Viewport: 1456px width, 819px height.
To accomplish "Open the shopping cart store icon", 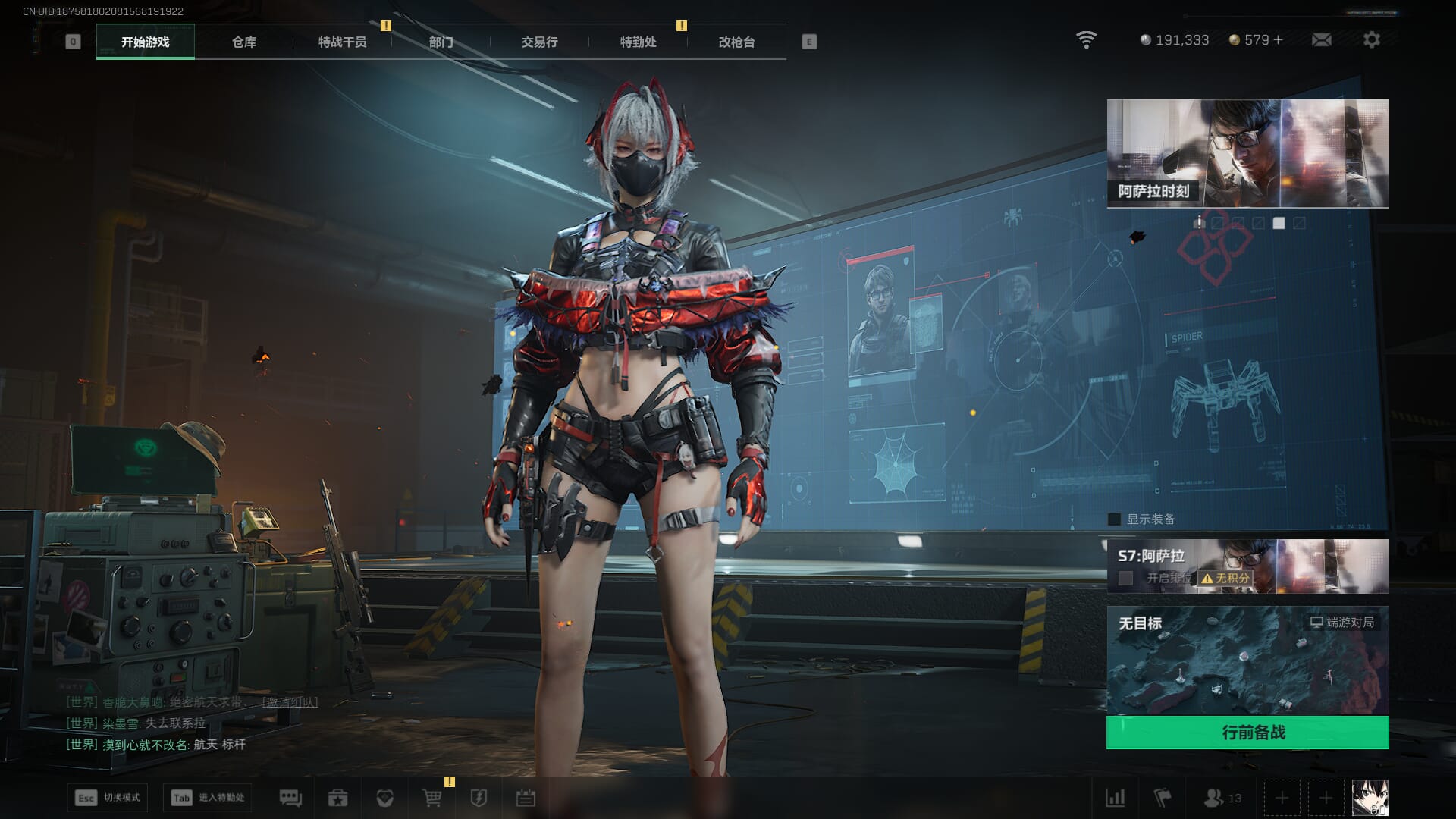I will pos(431,798).
